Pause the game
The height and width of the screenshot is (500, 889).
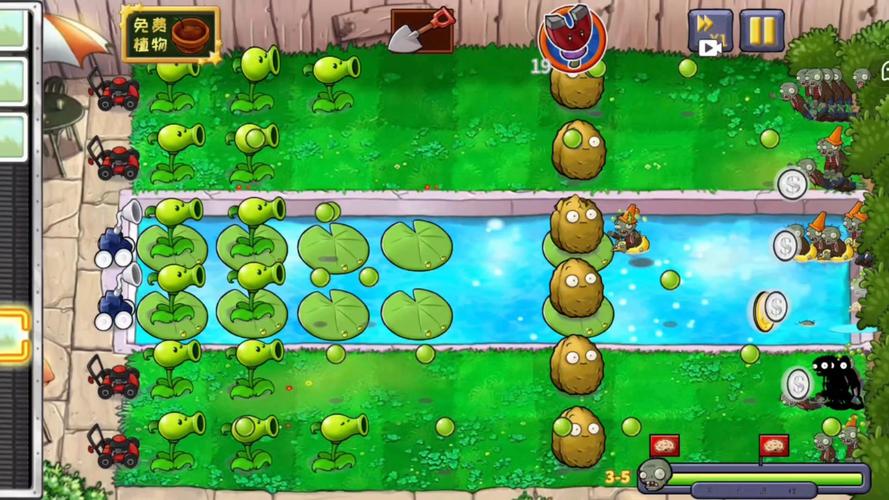(x=761, y=30)
